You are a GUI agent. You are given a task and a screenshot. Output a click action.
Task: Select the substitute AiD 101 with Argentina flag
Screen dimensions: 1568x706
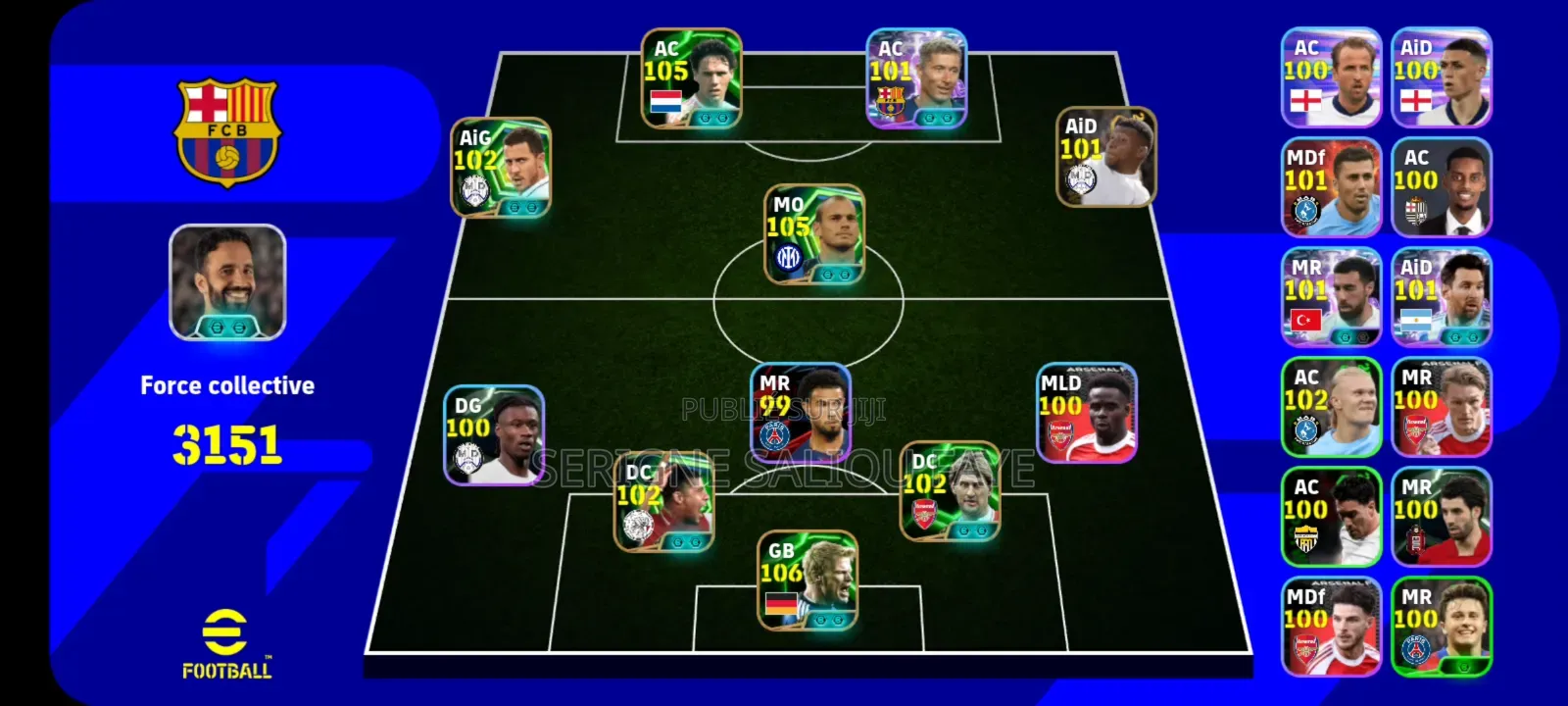click(x=1442, y=297)
